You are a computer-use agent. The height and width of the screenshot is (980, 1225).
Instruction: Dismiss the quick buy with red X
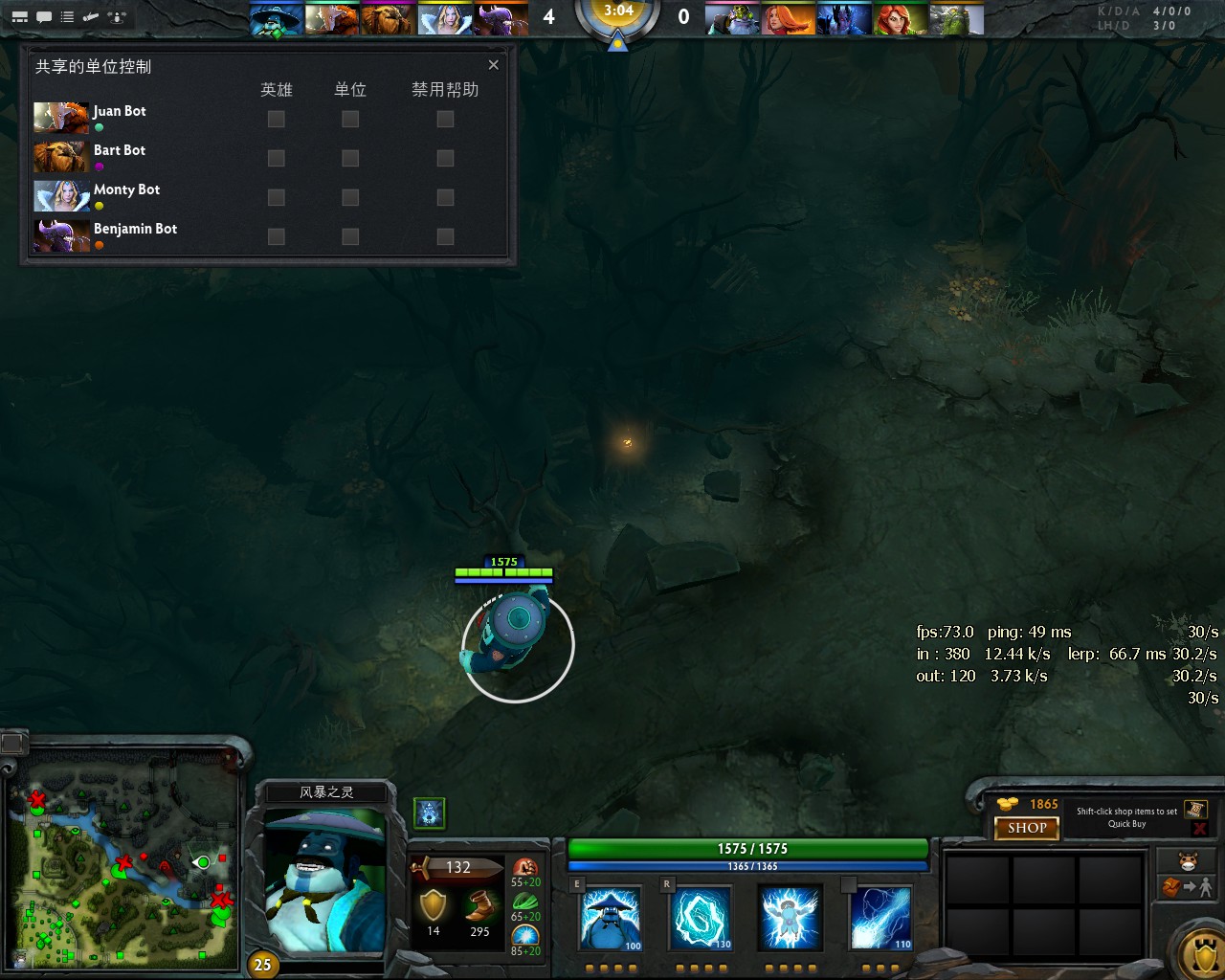pyautogui.click(x=1197, y=827)
